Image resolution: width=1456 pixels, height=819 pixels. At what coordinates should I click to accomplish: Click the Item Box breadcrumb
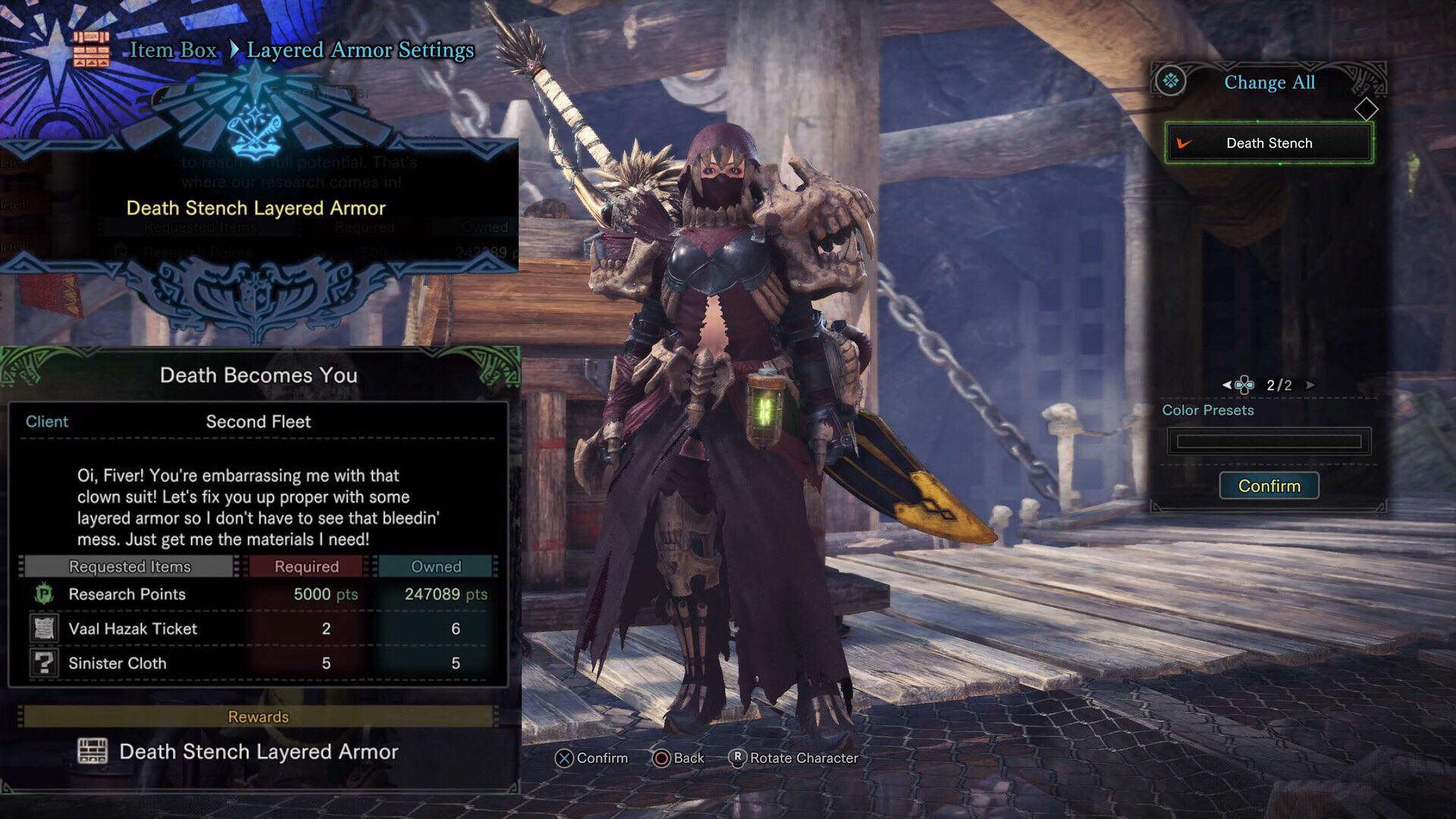(173, 50)
